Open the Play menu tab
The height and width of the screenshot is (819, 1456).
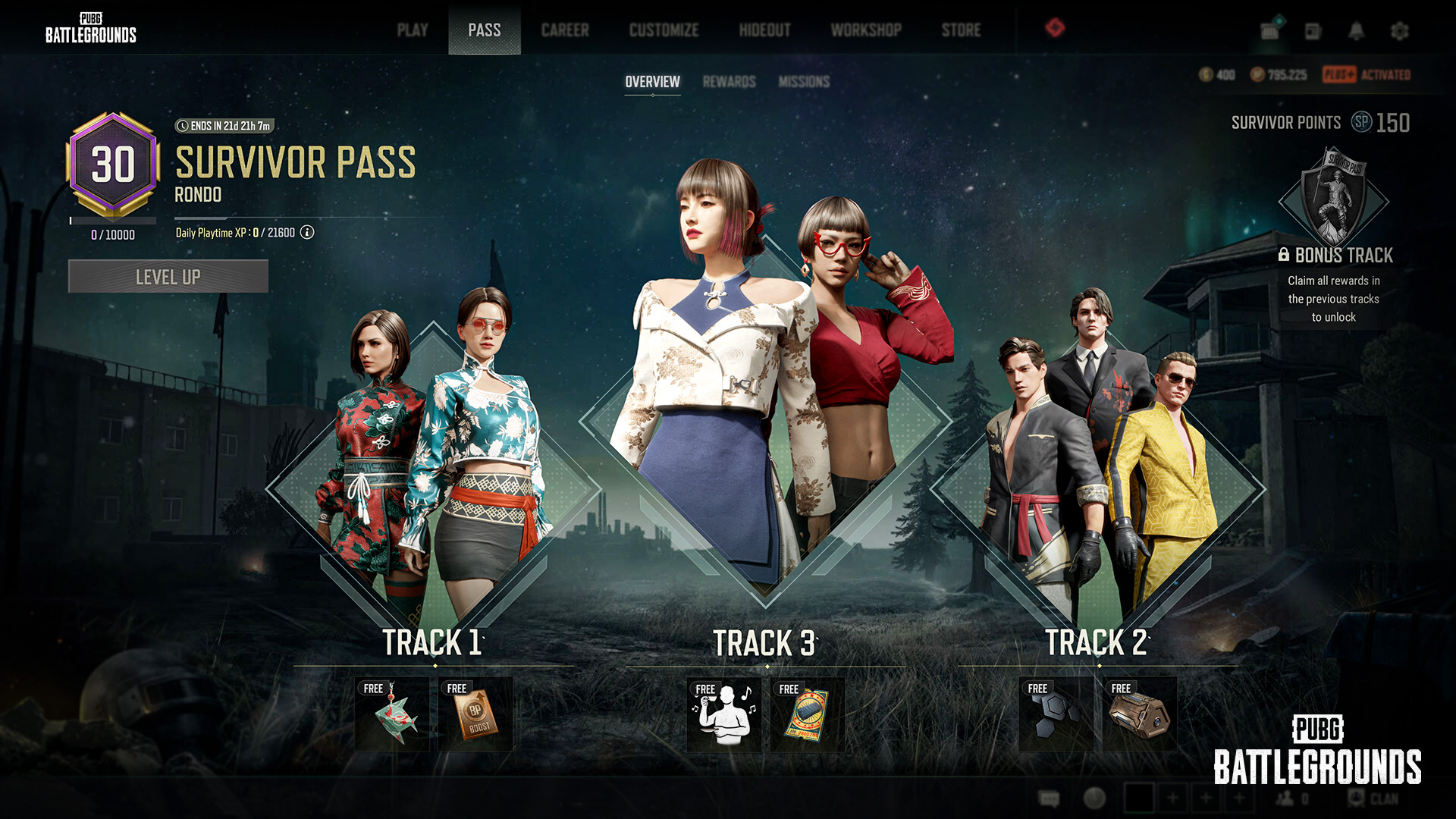pyautogui.click(x=413, y=30)
